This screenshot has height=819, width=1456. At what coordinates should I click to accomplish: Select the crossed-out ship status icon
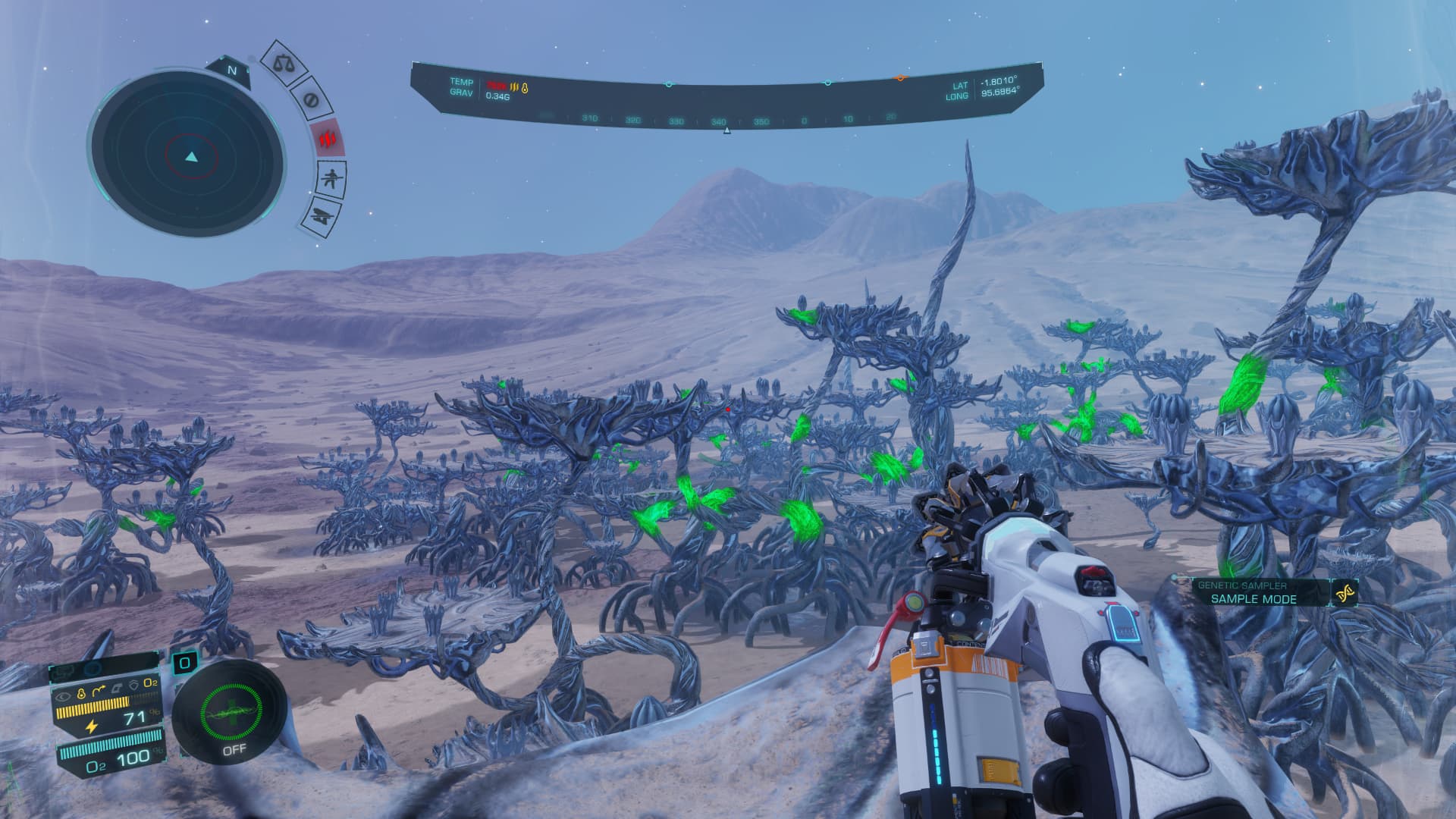coord(320,216)
